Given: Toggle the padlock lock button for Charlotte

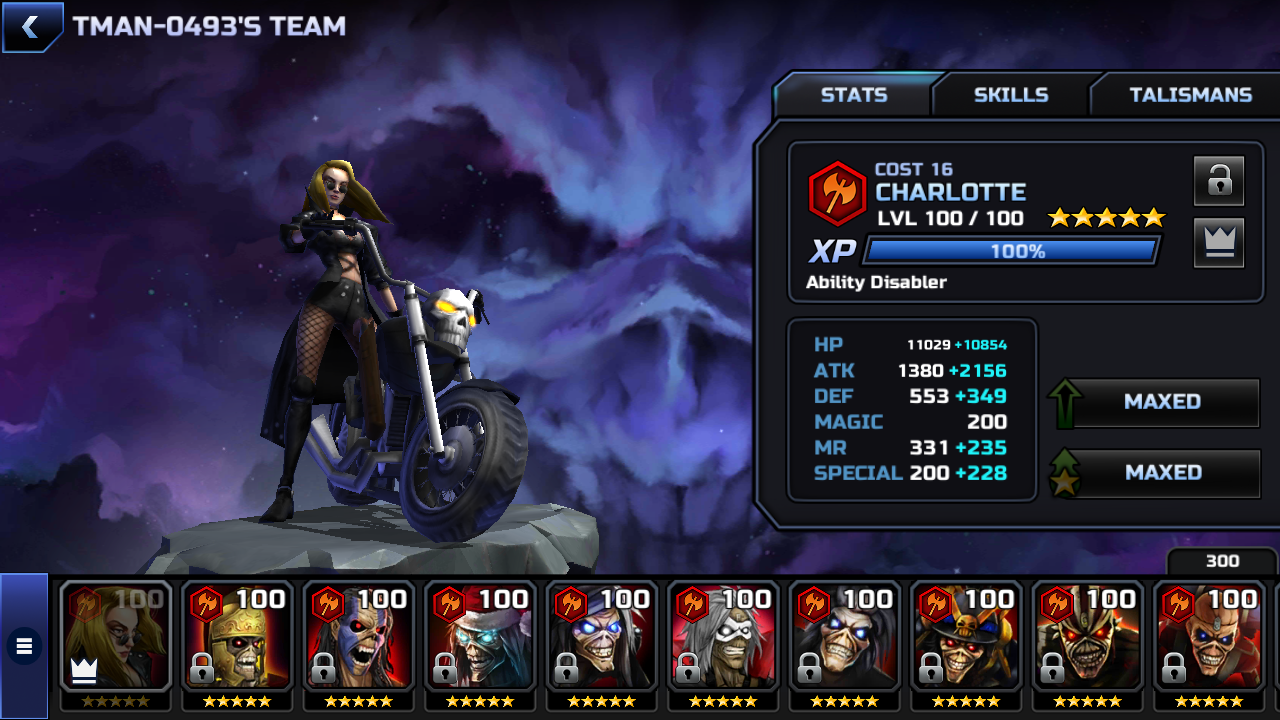Looking at the screenshot, I should coord(1218,181).
